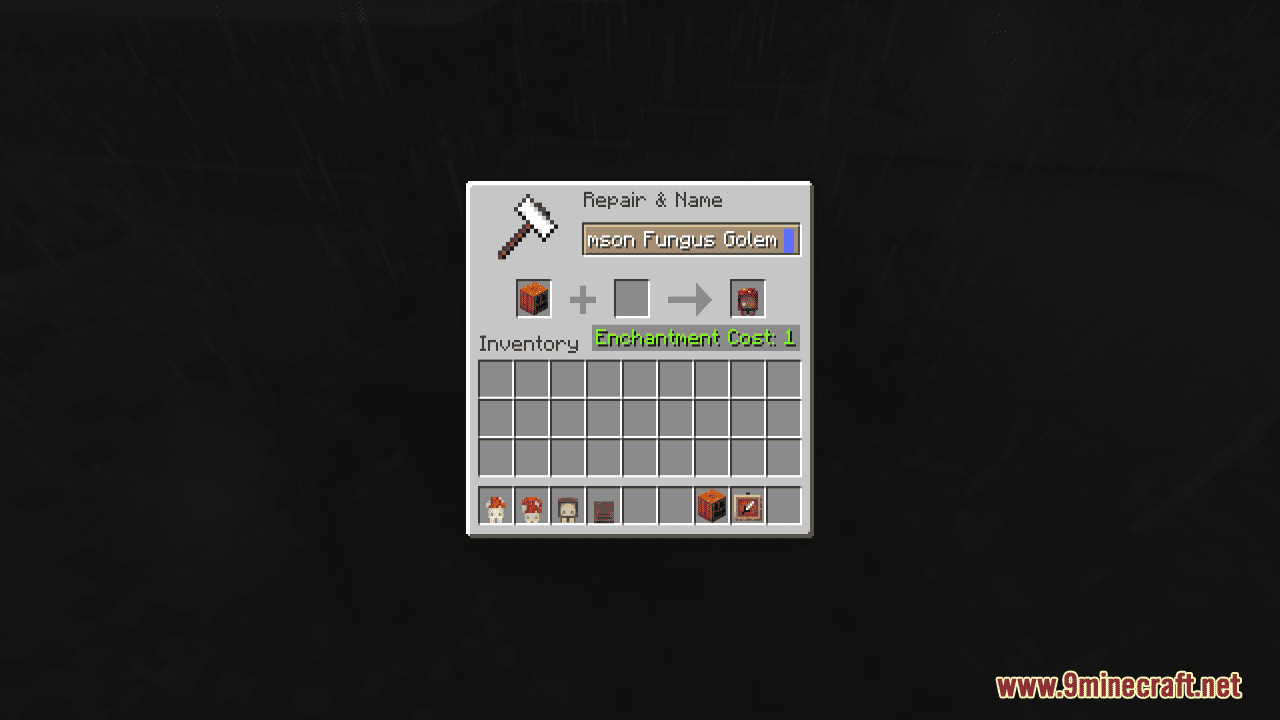Select the crimson fungus head in the first hotbar slot

pyautogui.click(x=495, y=506)
